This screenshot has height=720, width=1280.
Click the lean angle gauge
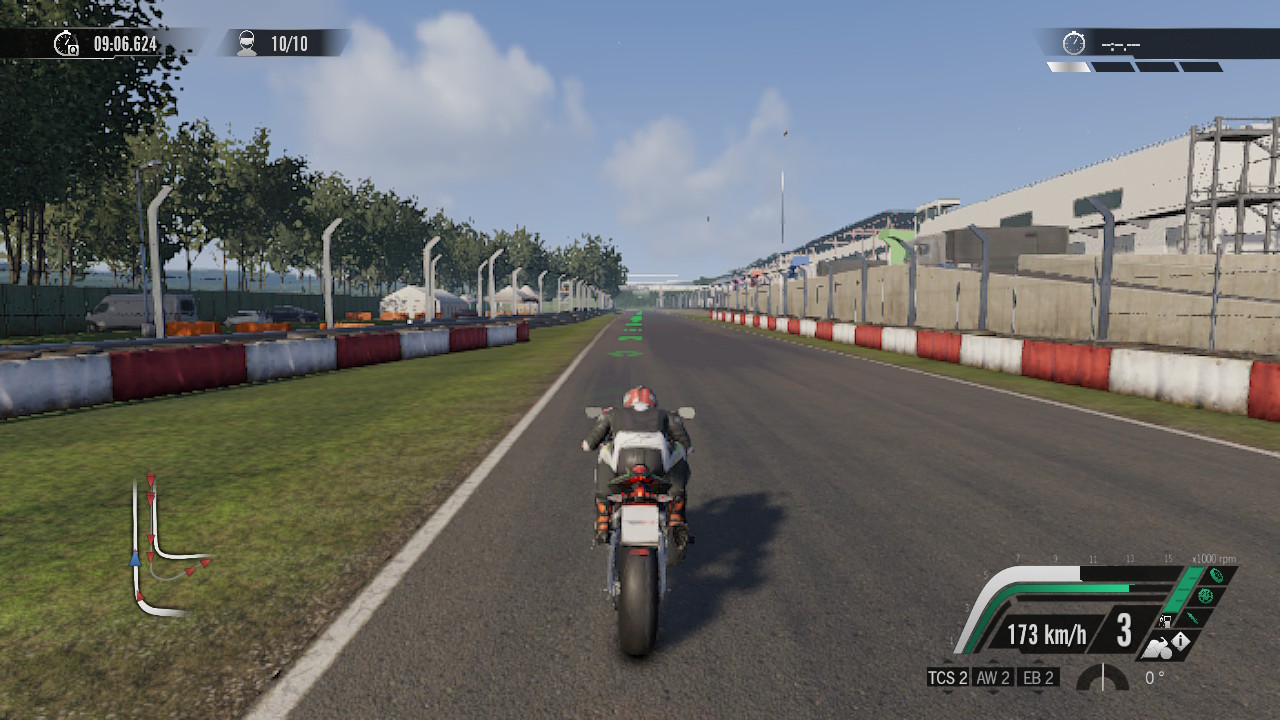1102,678
